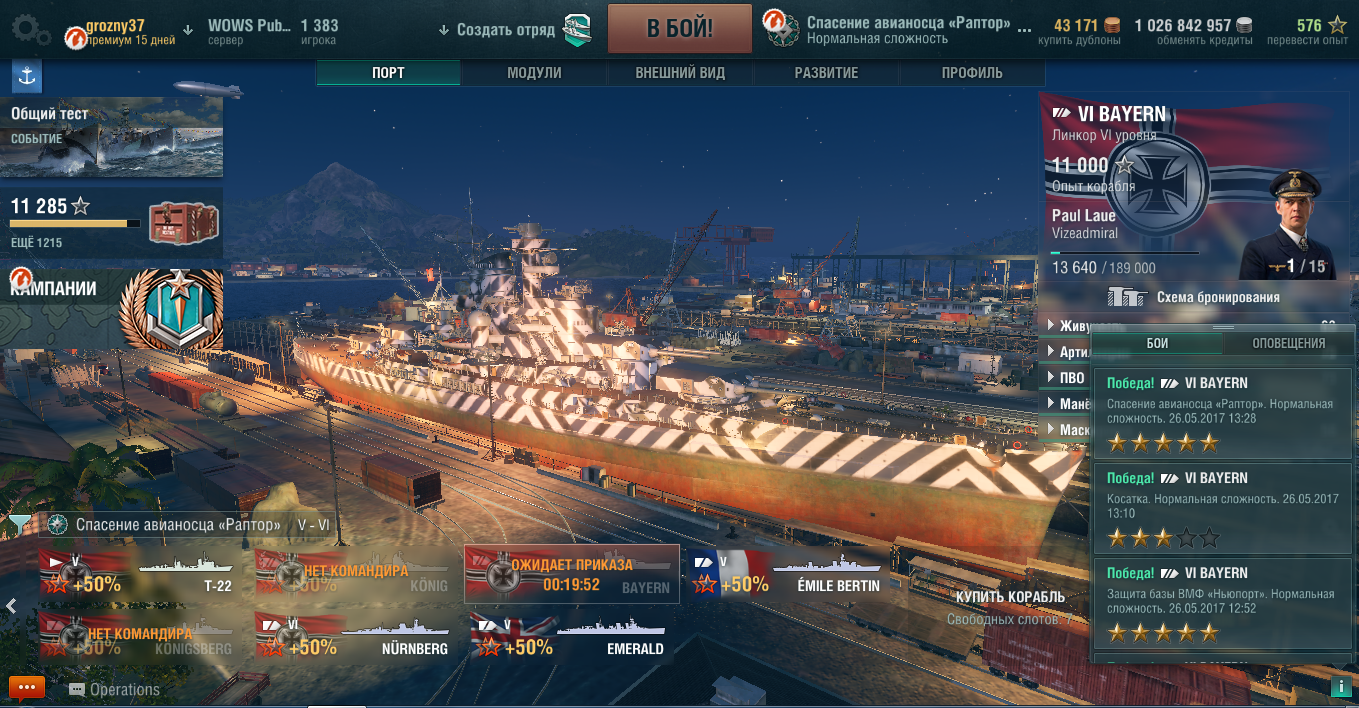
Task: Switch to the ОПОВЕЩЕНИЯ notifications tab
Action: [x=1288, y=343]
